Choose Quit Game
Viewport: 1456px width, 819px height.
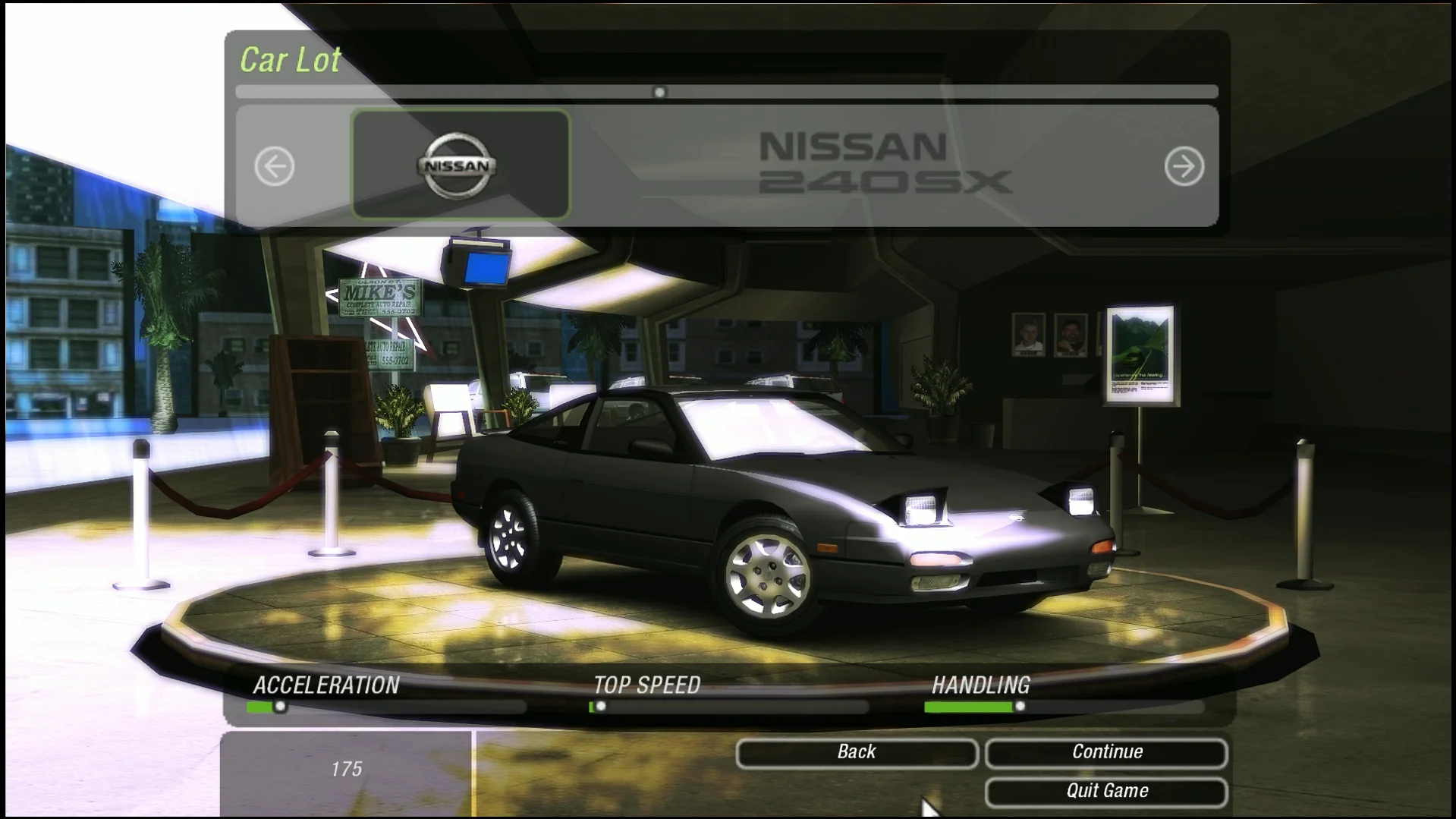tap(1106, 791)
